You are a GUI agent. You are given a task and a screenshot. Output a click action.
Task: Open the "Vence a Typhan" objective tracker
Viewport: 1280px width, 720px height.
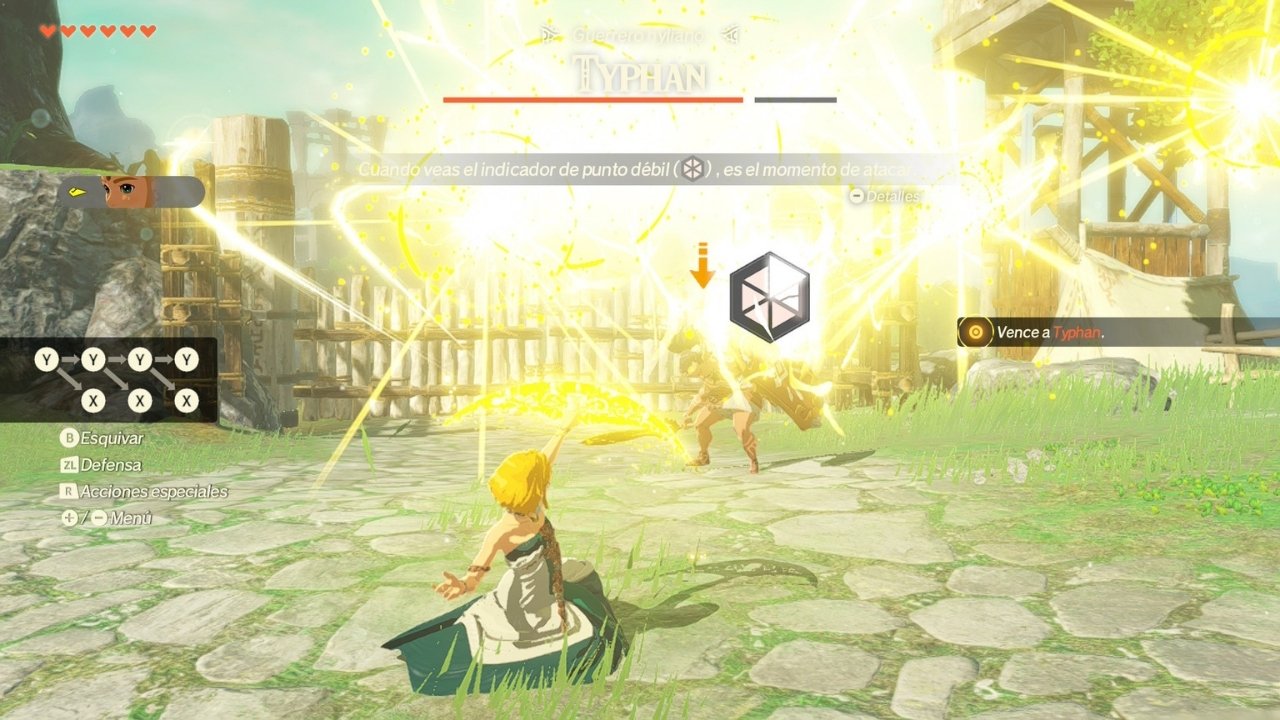click(1050, 332)
